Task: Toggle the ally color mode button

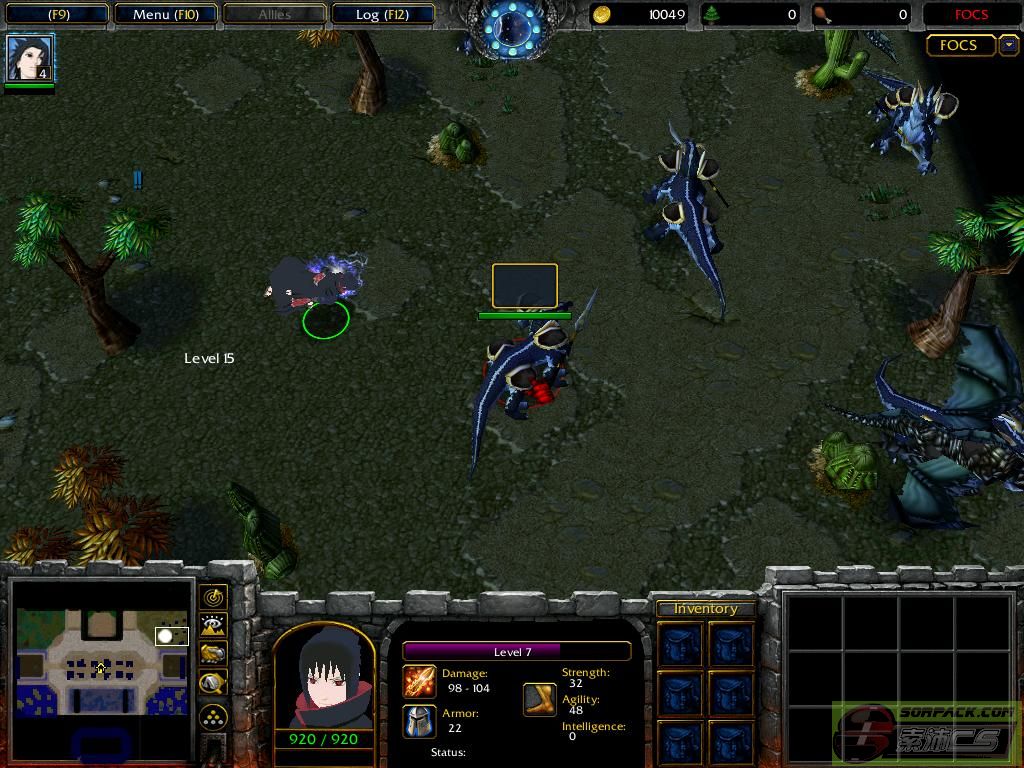Action: 213,654
